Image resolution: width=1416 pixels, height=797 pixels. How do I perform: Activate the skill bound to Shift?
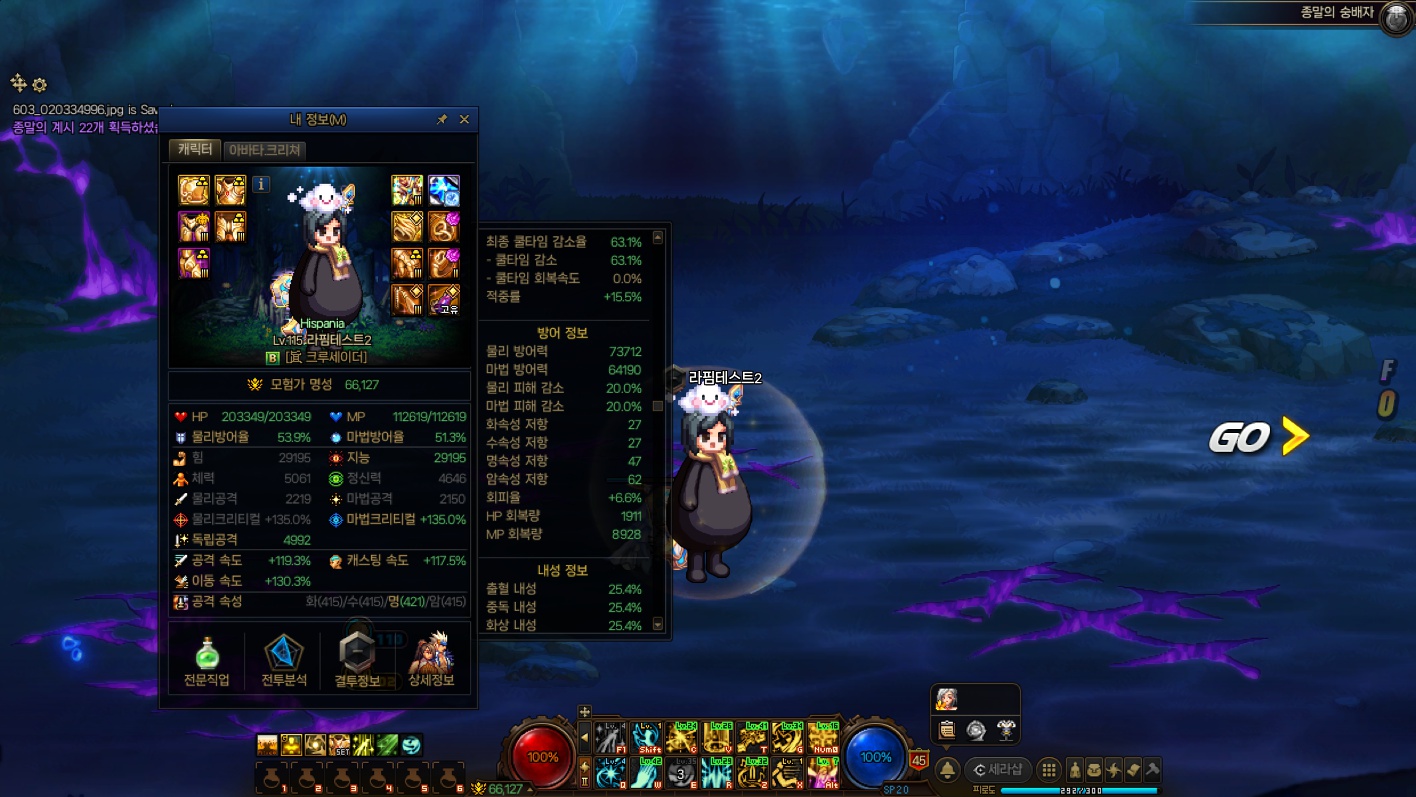(646, 738)
